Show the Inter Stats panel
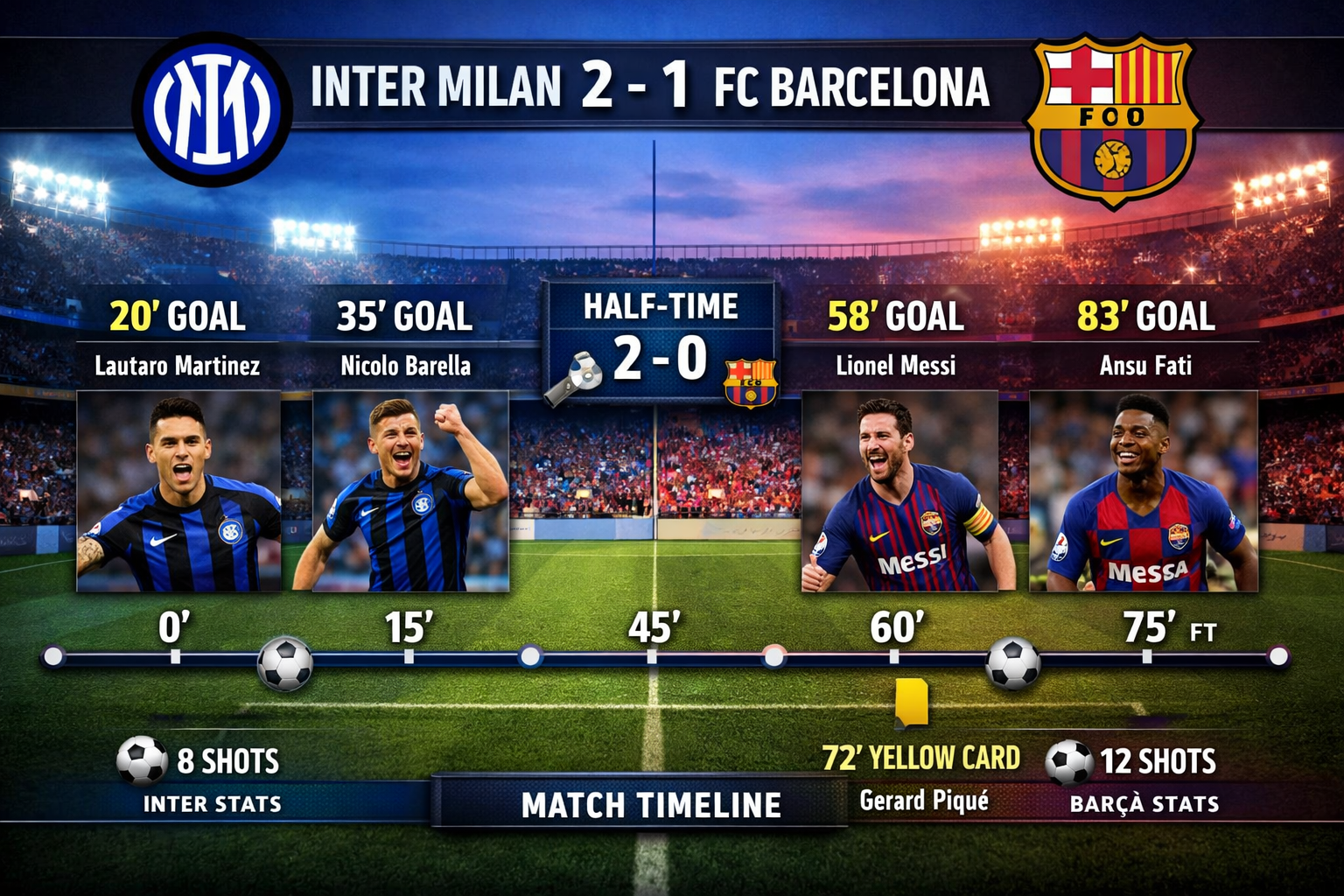The image size is (1344, 896). pos(212,803)
